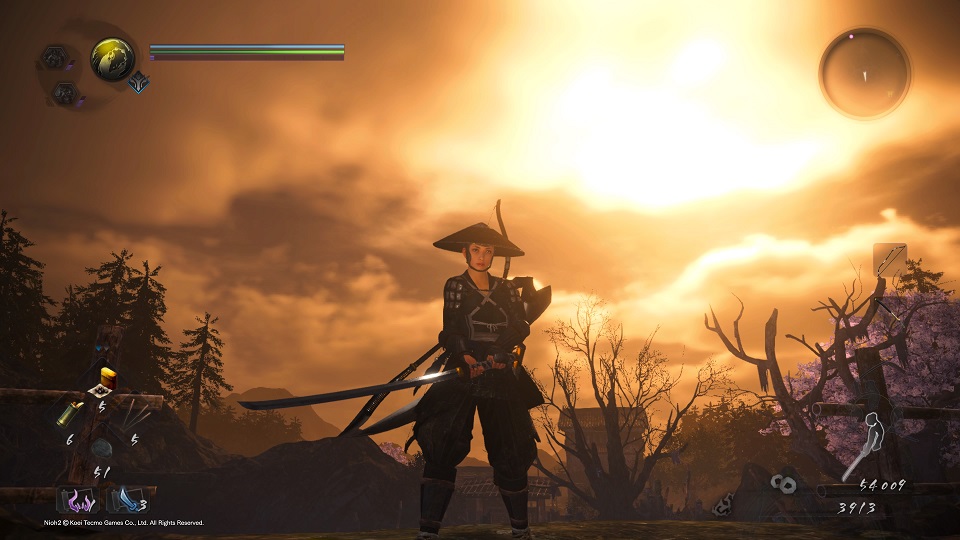Screen dimensions: 960x540
Task: Open the circular compass minimap
Action: [865, 73]
